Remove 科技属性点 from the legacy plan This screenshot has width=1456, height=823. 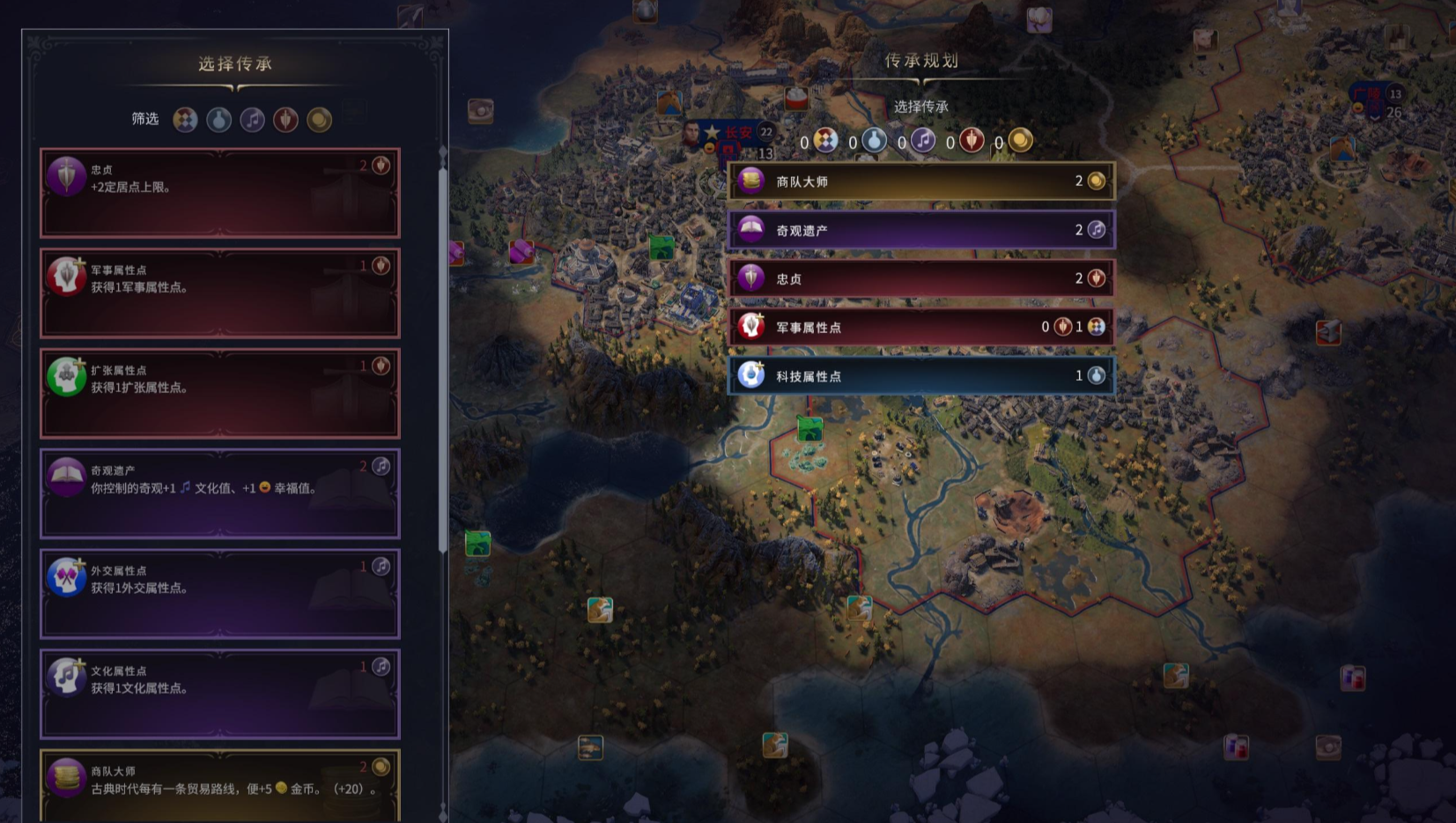(x=921, y=376)
